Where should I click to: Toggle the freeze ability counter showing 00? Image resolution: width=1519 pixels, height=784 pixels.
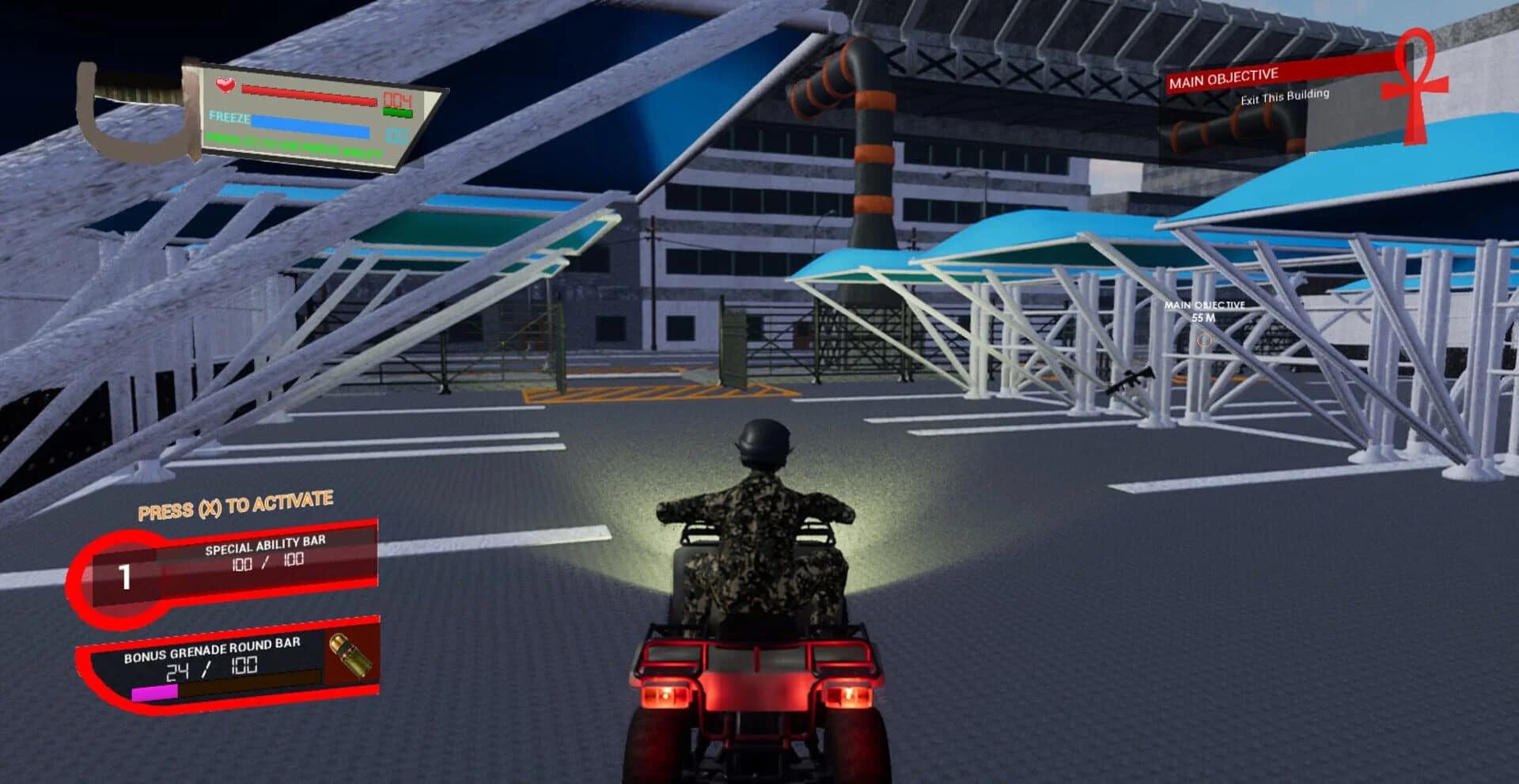pyautogui.click(x=396, y=135)
